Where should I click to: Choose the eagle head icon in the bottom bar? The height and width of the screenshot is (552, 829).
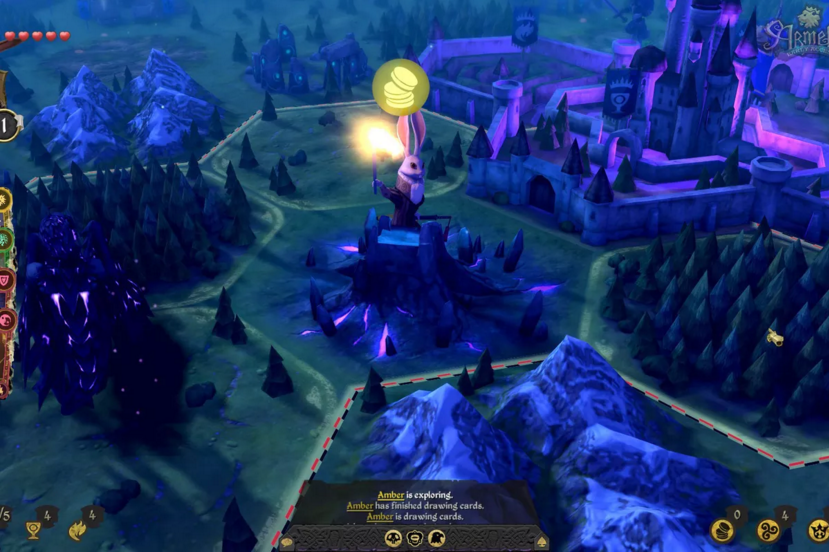click(436, 538)
